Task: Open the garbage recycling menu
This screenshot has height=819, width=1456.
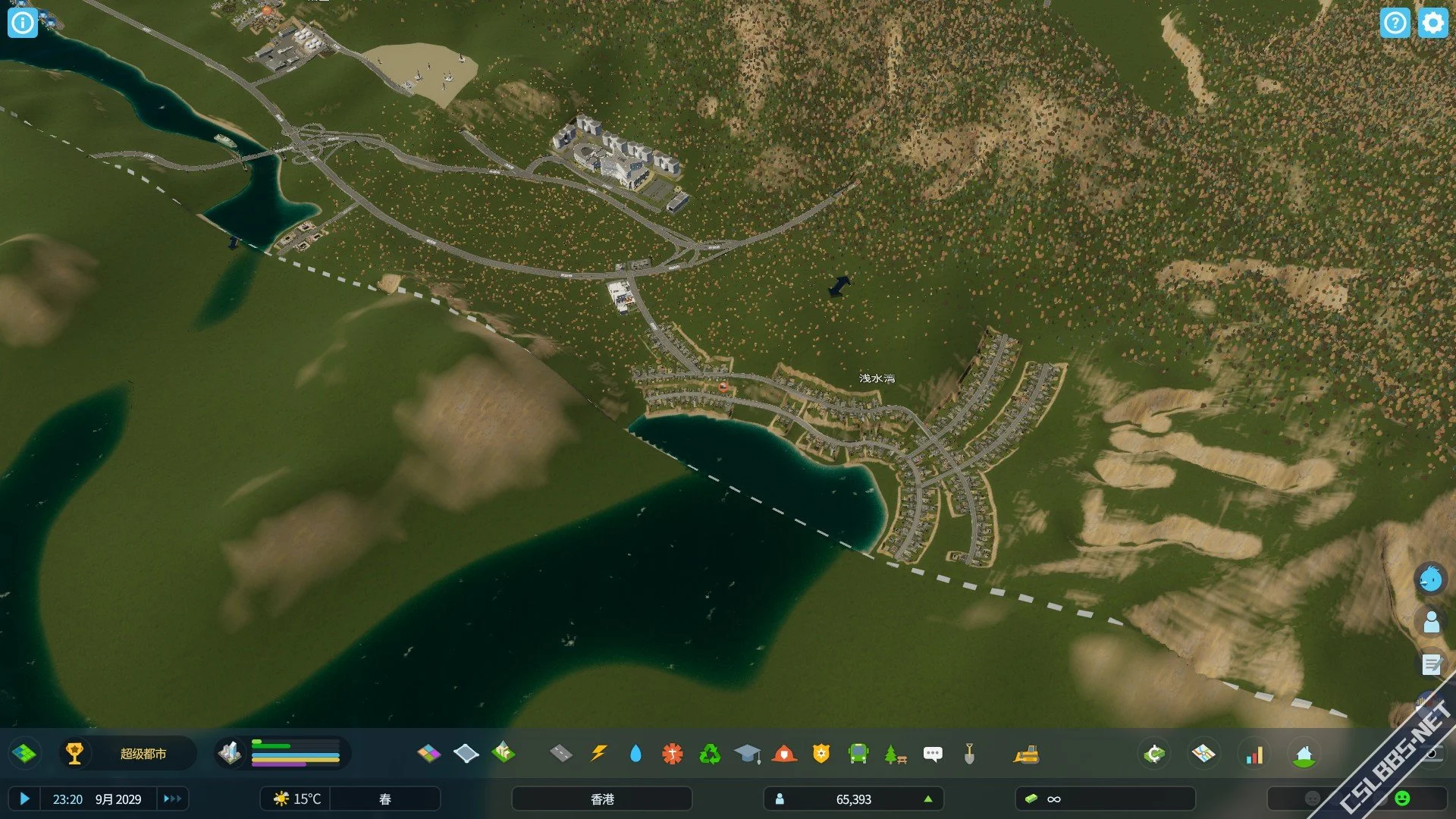Action: 710,754
